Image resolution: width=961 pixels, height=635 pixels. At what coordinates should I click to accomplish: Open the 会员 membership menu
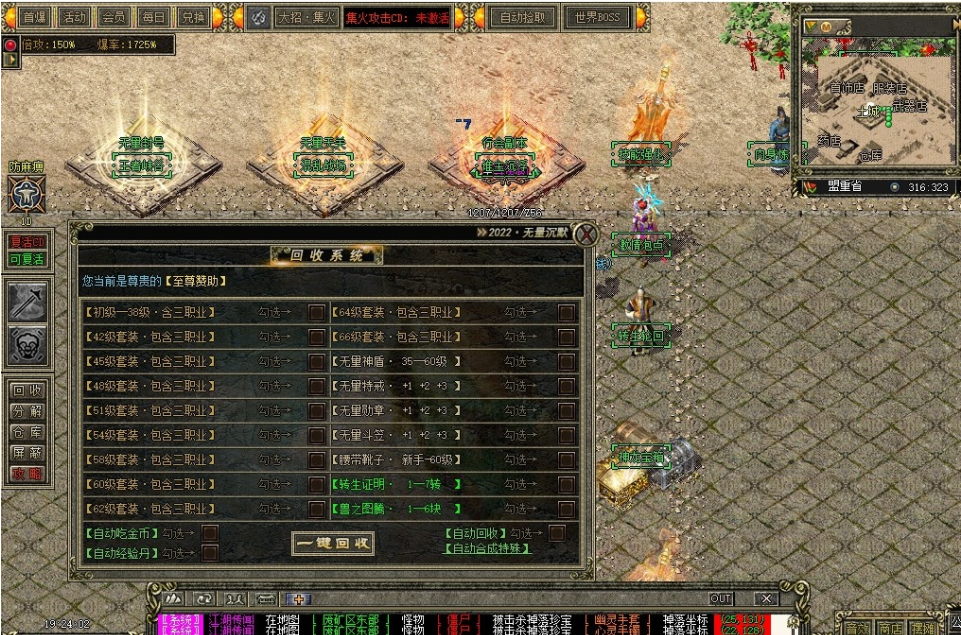coord(113,17)
